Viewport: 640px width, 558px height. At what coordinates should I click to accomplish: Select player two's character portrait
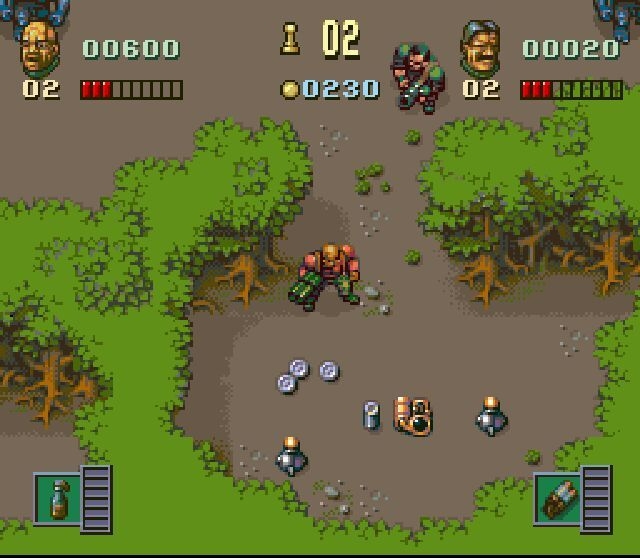tap(479, 48)
